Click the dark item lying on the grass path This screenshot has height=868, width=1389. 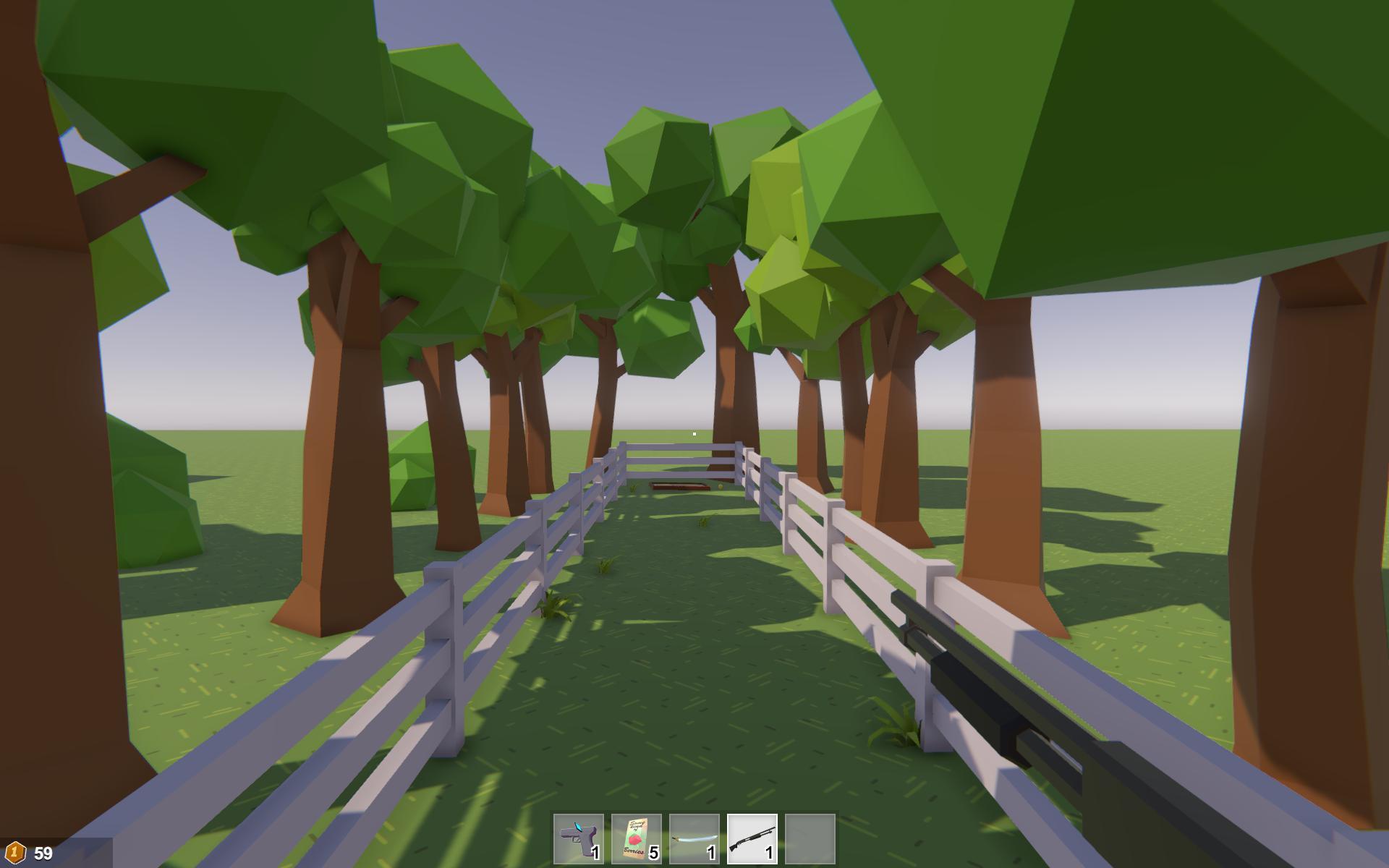(680, 486)
